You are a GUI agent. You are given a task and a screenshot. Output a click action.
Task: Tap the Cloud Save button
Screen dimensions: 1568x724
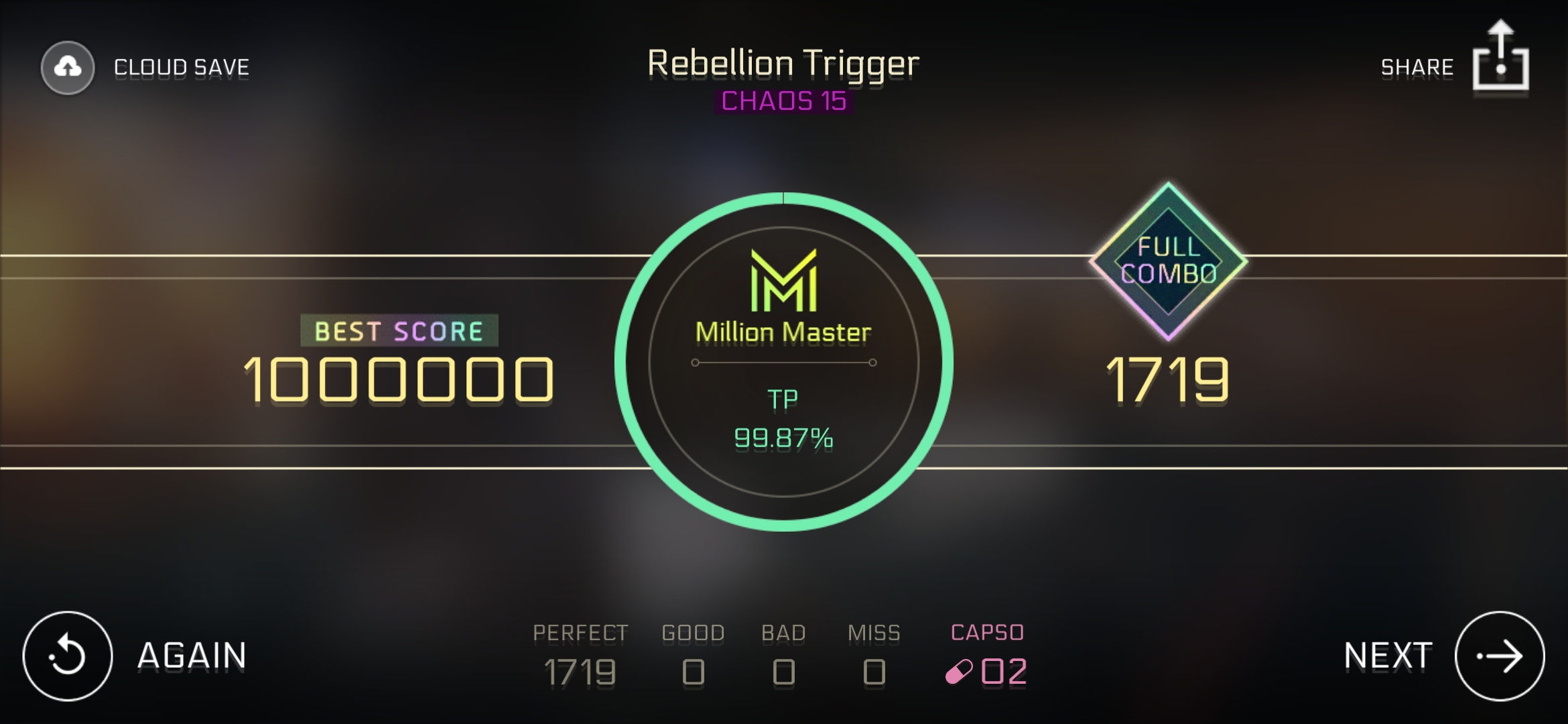[68, 68]
